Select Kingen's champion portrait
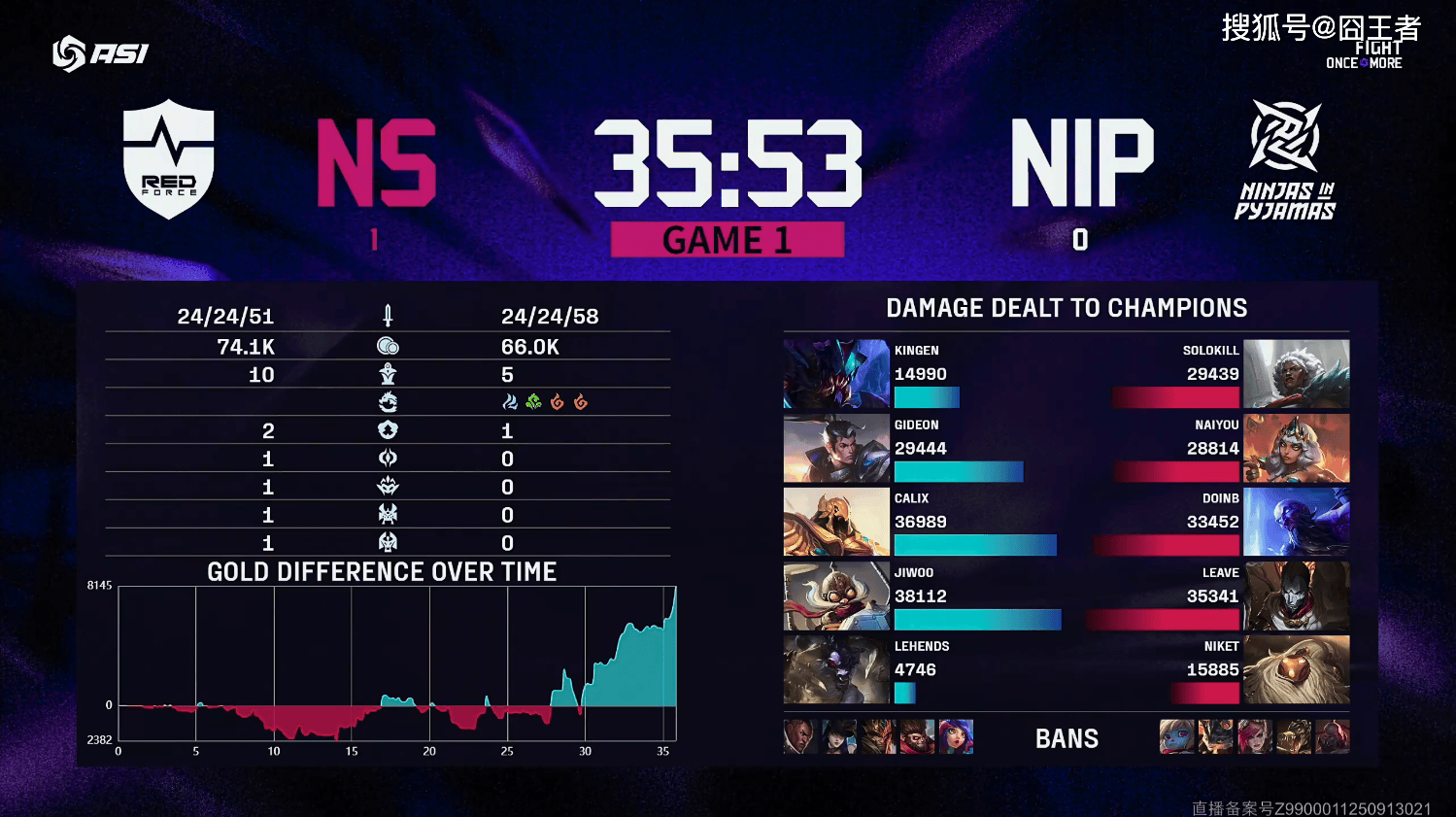 coord(836,374)
